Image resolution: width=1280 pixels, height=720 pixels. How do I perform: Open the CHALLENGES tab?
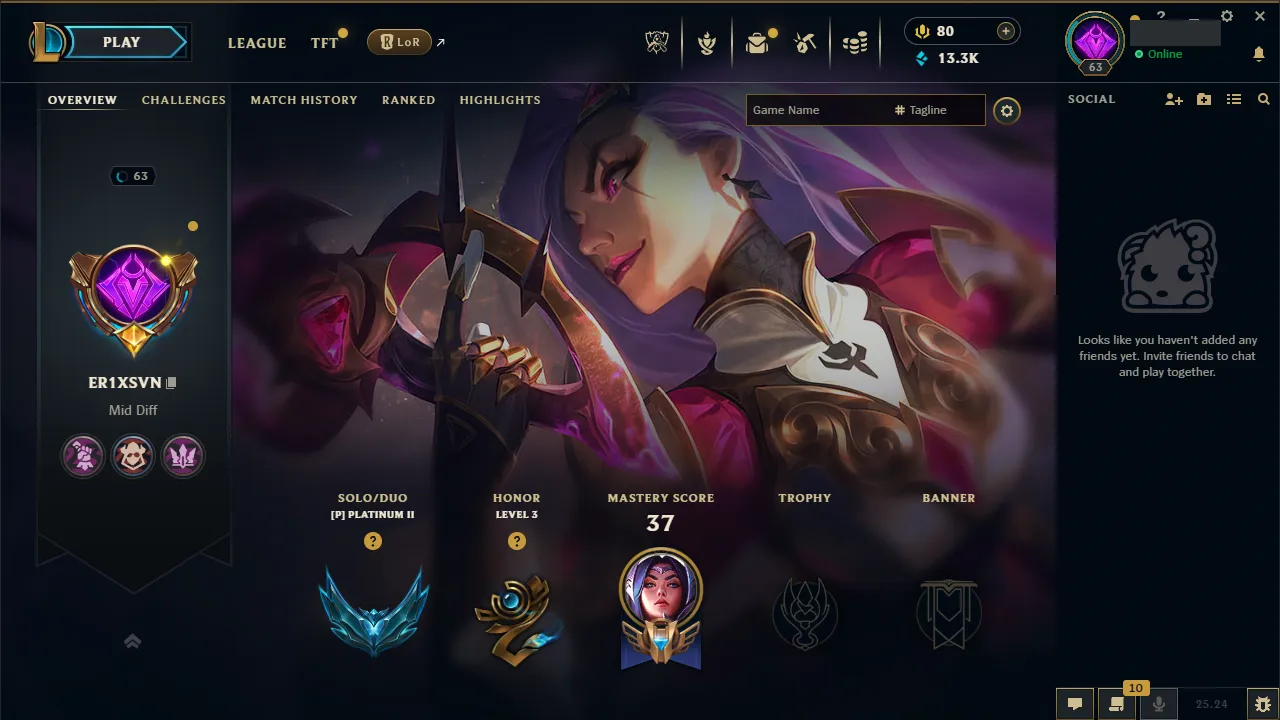point(184,100)
